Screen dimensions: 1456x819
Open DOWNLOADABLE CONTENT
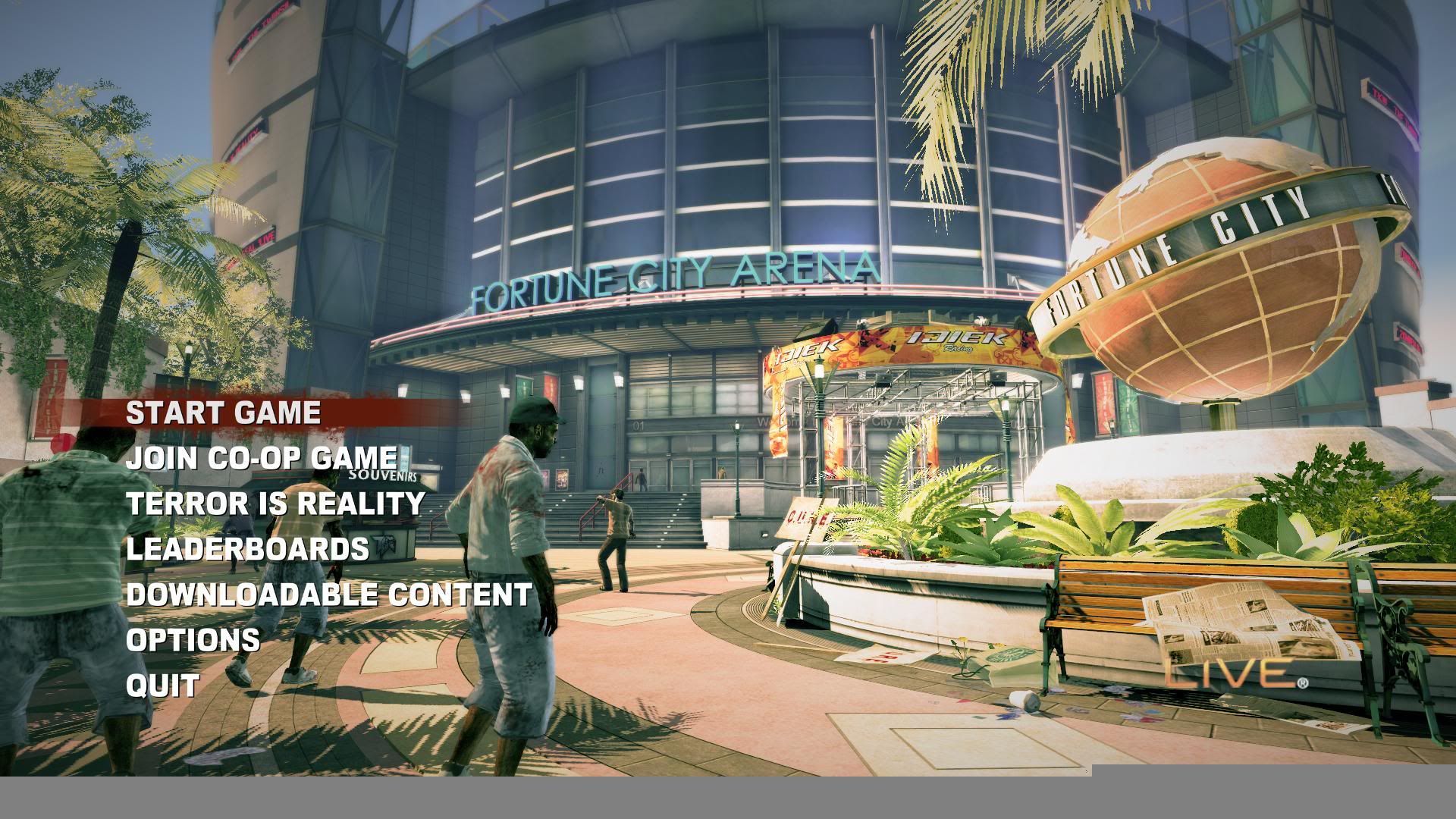click(x=328, y=595)
